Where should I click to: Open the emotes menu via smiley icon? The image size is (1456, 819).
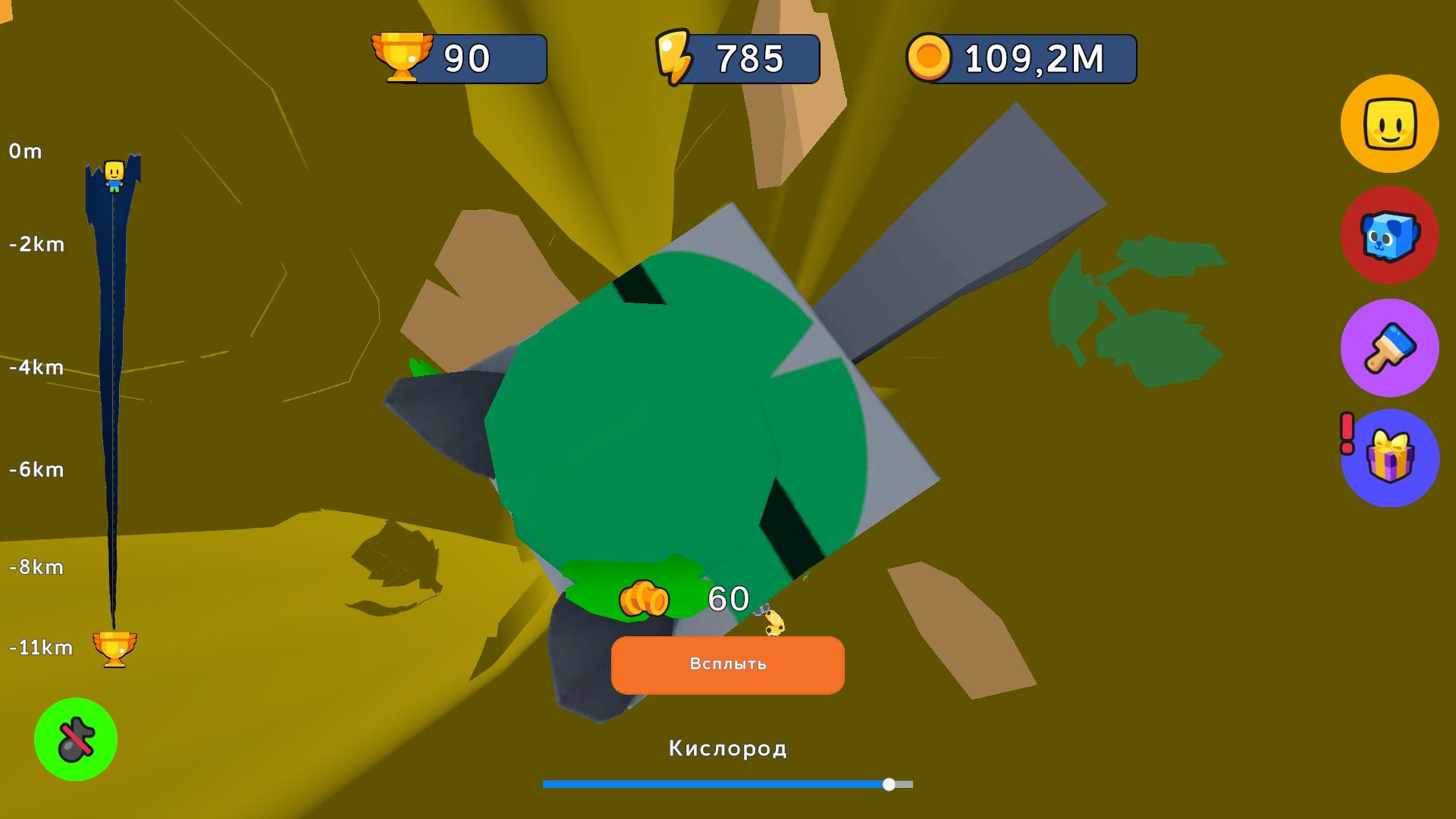(x=1390, y=124)
